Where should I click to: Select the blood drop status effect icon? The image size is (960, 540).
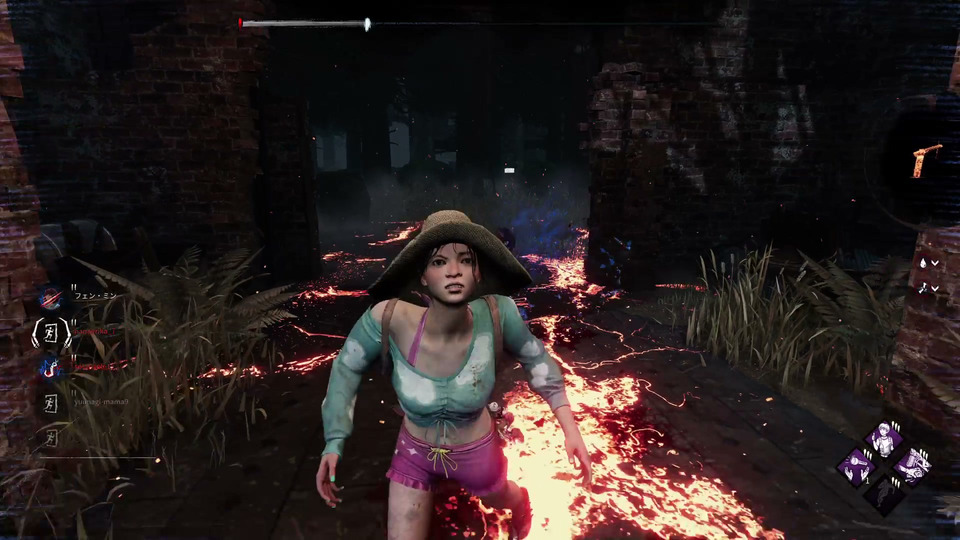(924, 263)
